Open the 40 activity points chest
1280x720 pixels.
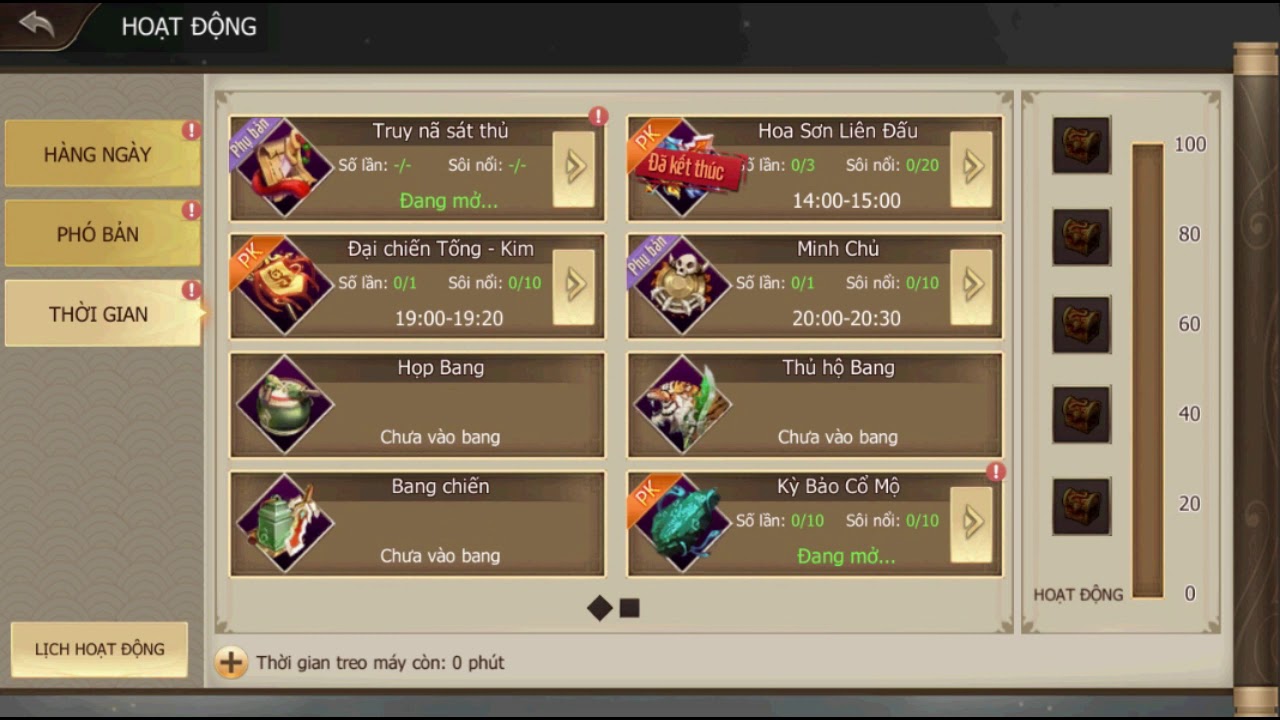(1081, 415)
